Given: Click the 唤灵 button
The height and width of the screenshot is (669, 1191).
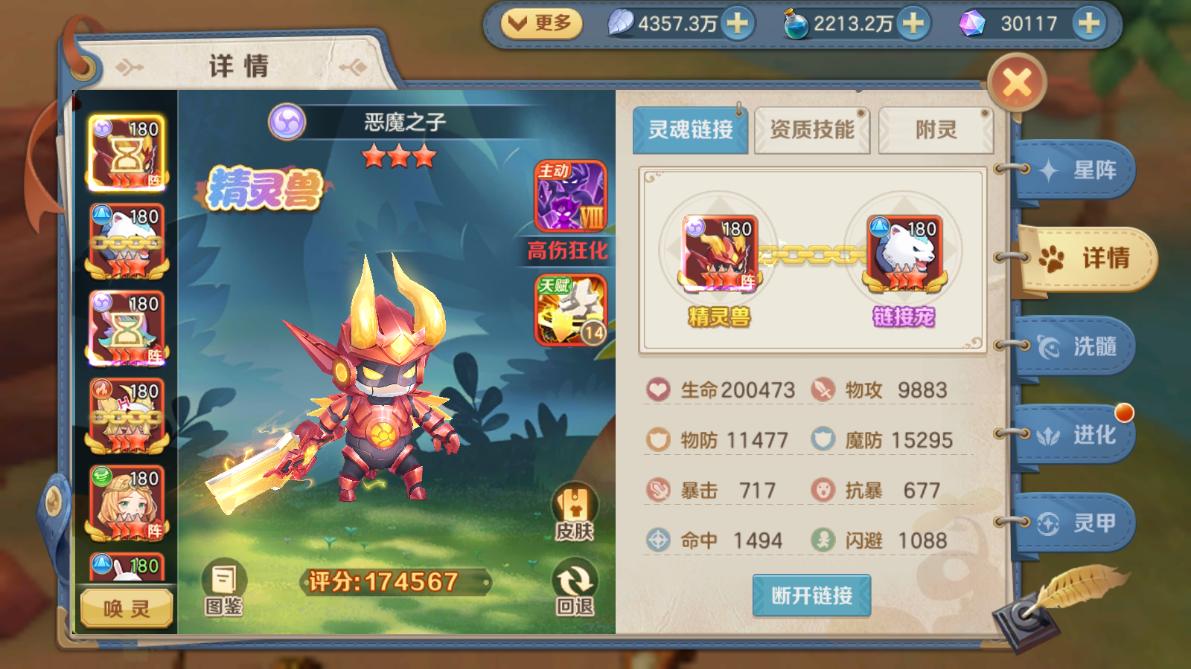Looking at the screenshot, I should 127,608.
